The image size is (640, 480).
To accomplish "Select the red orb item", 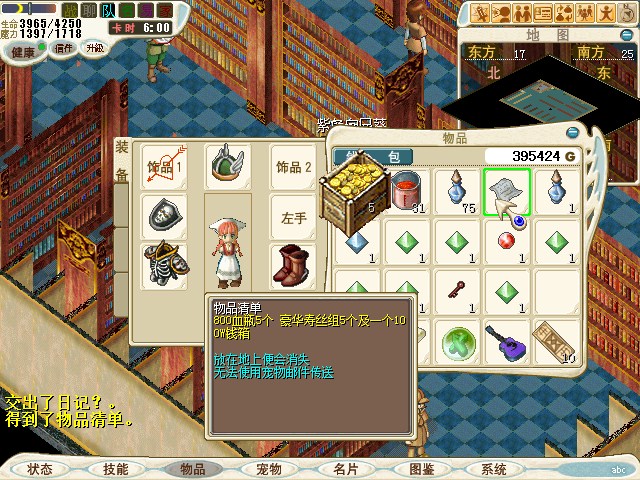I will click(x=507, y=240).
